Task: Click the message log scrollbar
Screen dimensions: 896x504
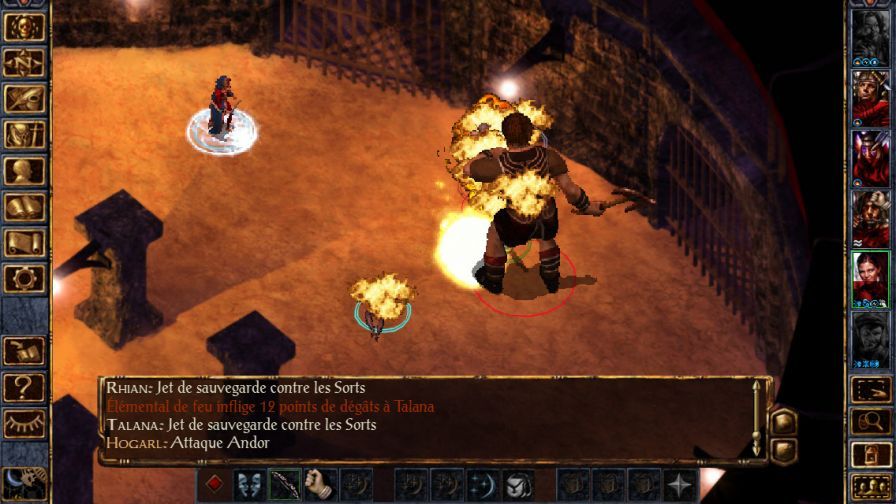Action: point(757,420)
